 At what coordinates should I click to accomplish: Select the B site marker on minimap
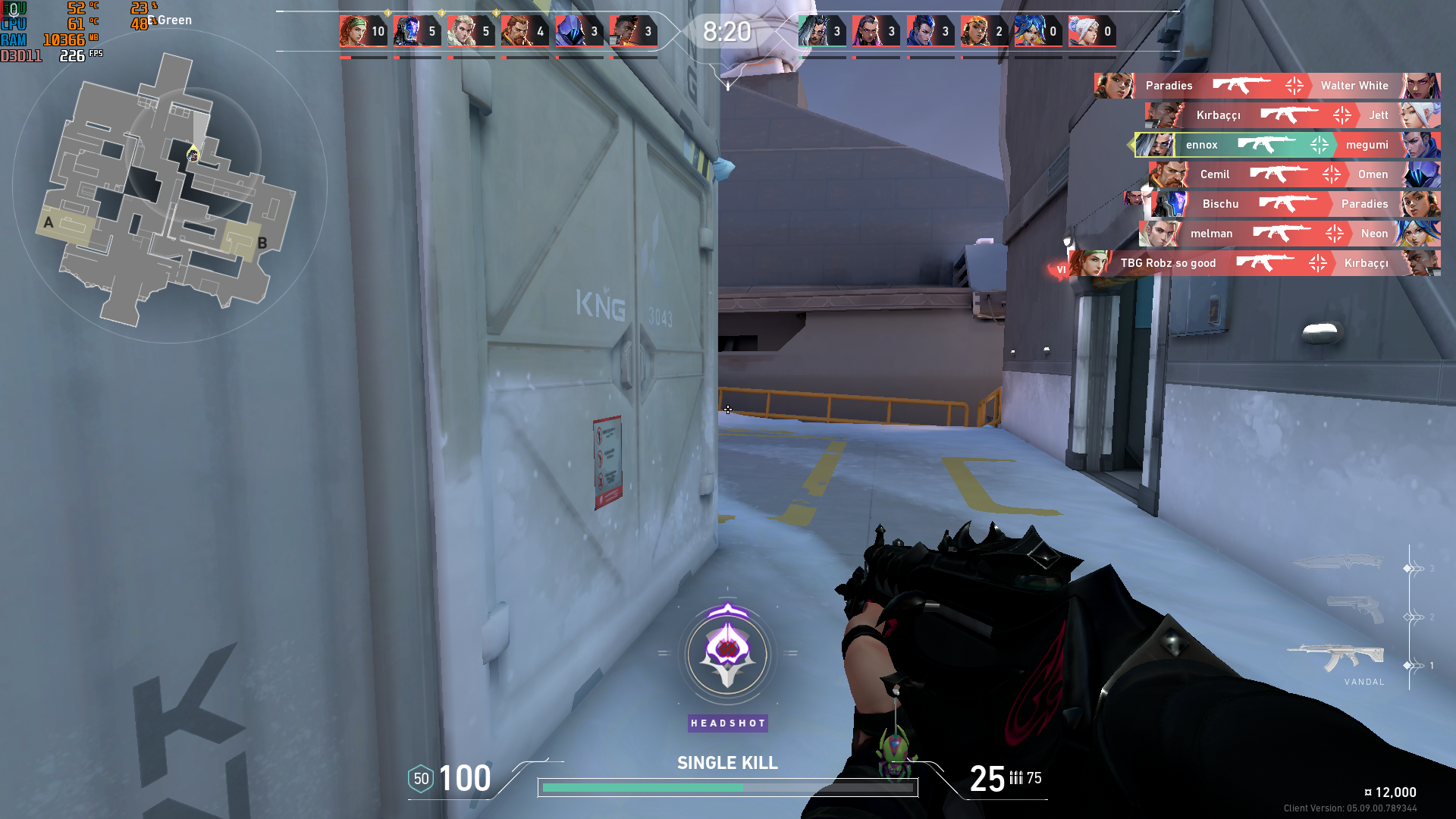click(262, 243)
